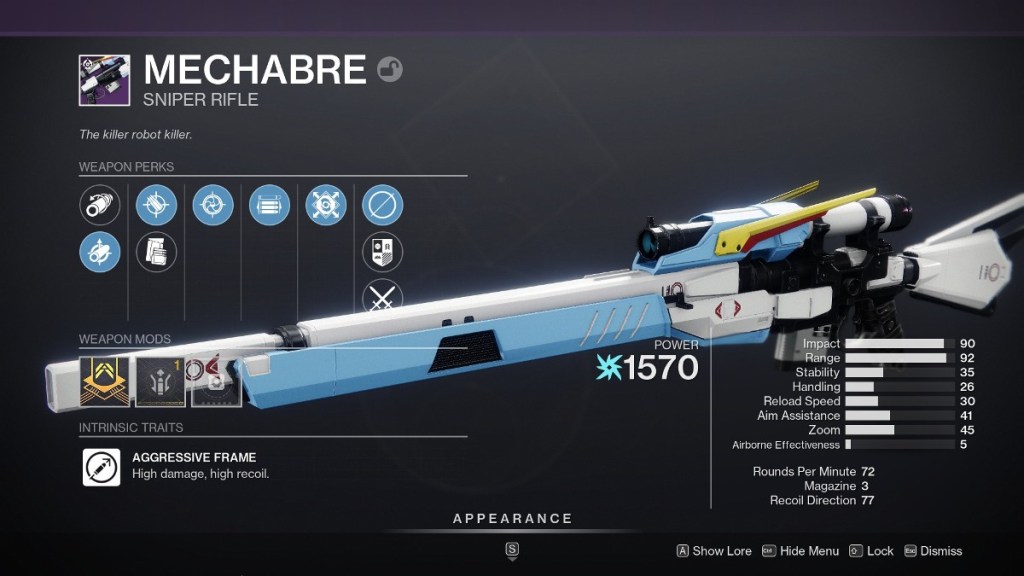Select the shield emblem origin trait
The height and width of the screenshot is (576, 1024).
pyautogui.click(x=382, y=252)
